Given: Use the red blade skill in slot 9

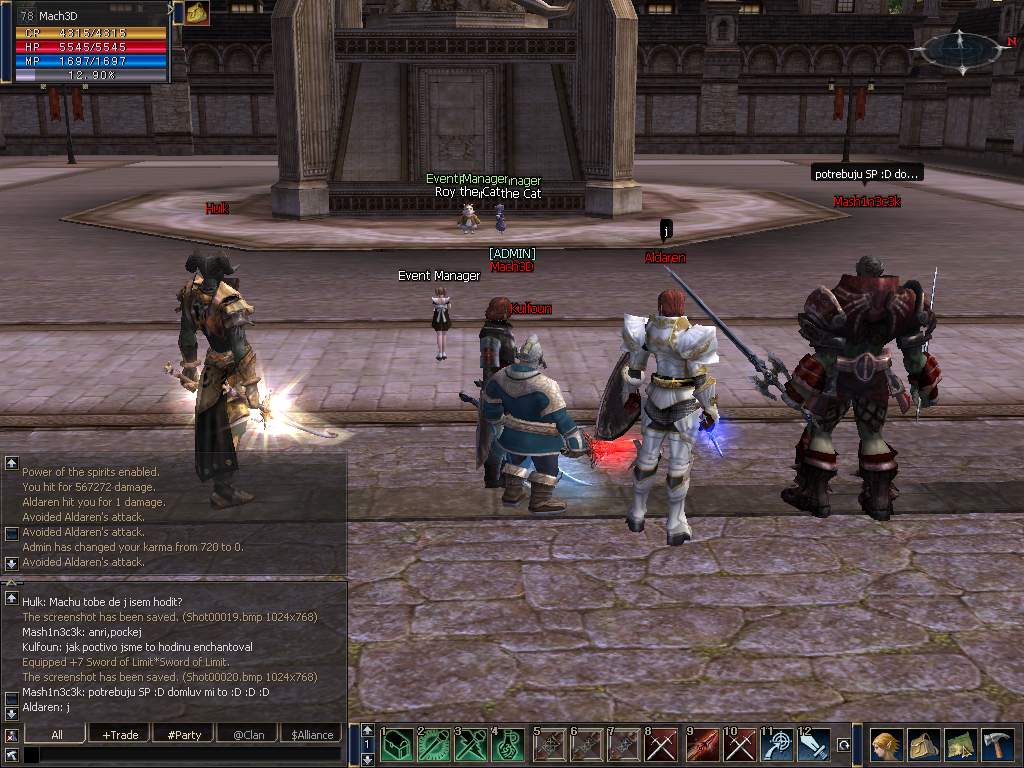Looking at the screenshot, I should (x=701, y=745).
